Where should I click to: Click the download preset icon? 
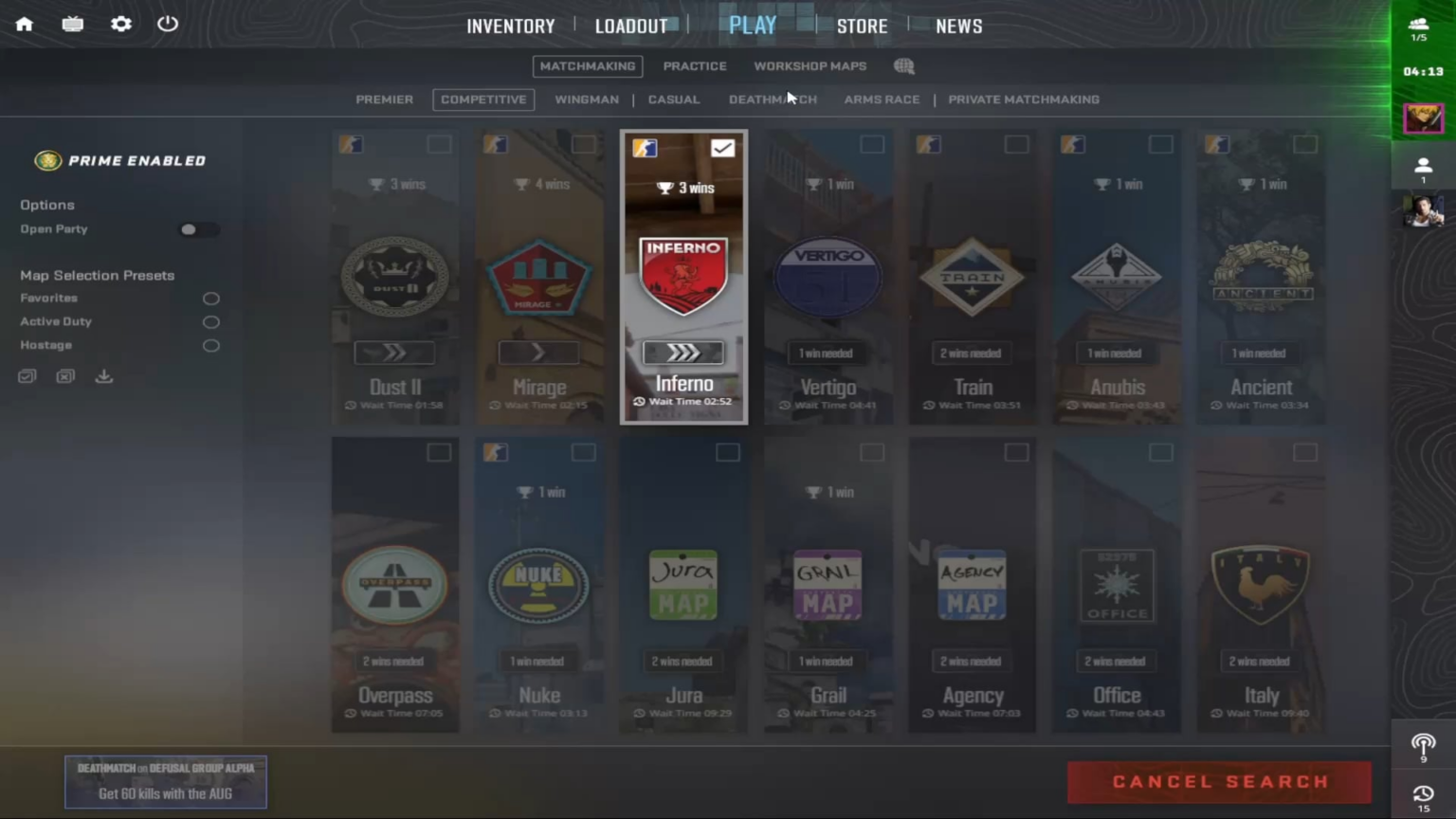pyautogui.click(x=103, y=376)
